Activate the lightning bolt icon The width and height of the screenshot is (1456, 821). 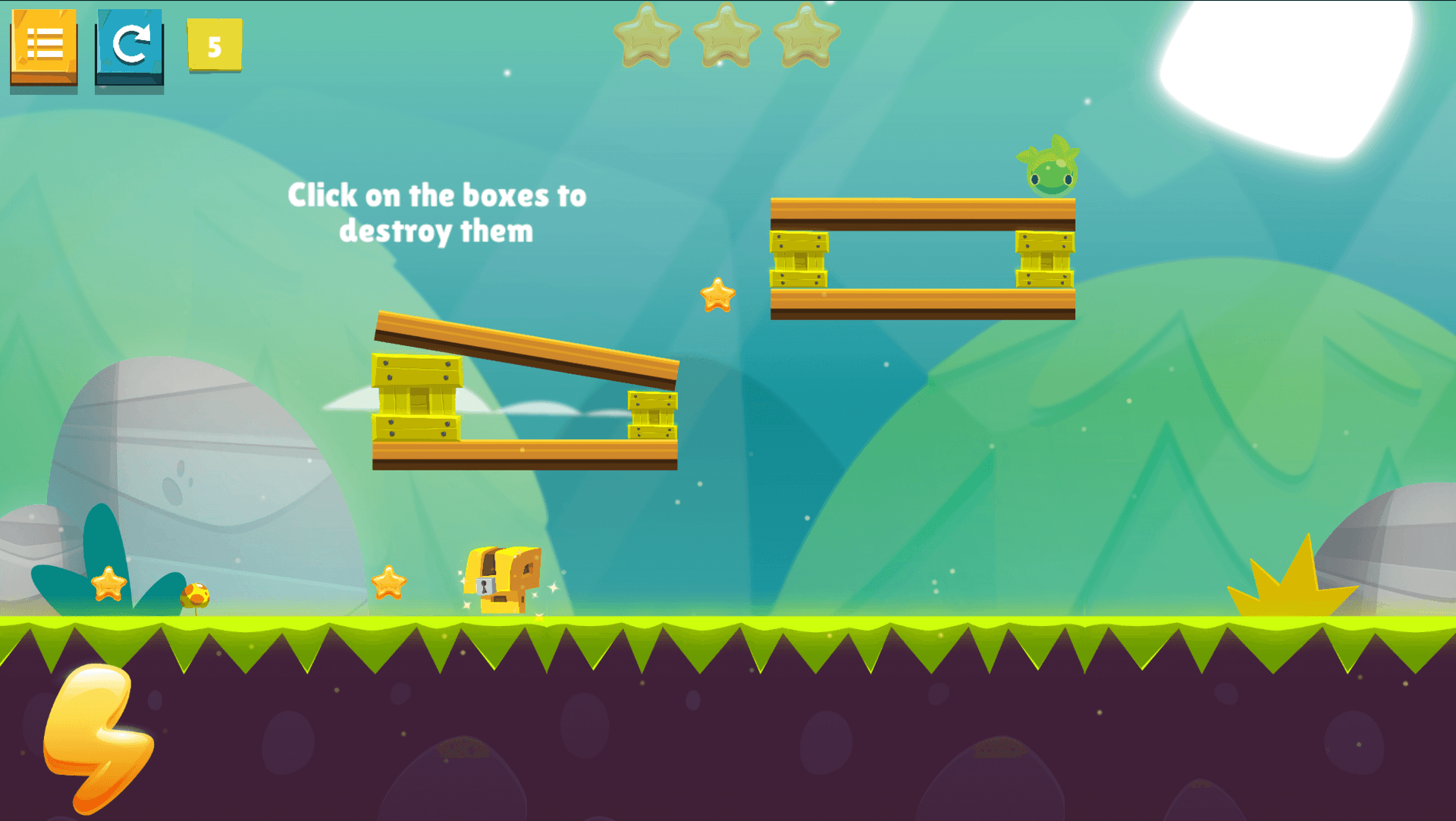click(97, 734)
